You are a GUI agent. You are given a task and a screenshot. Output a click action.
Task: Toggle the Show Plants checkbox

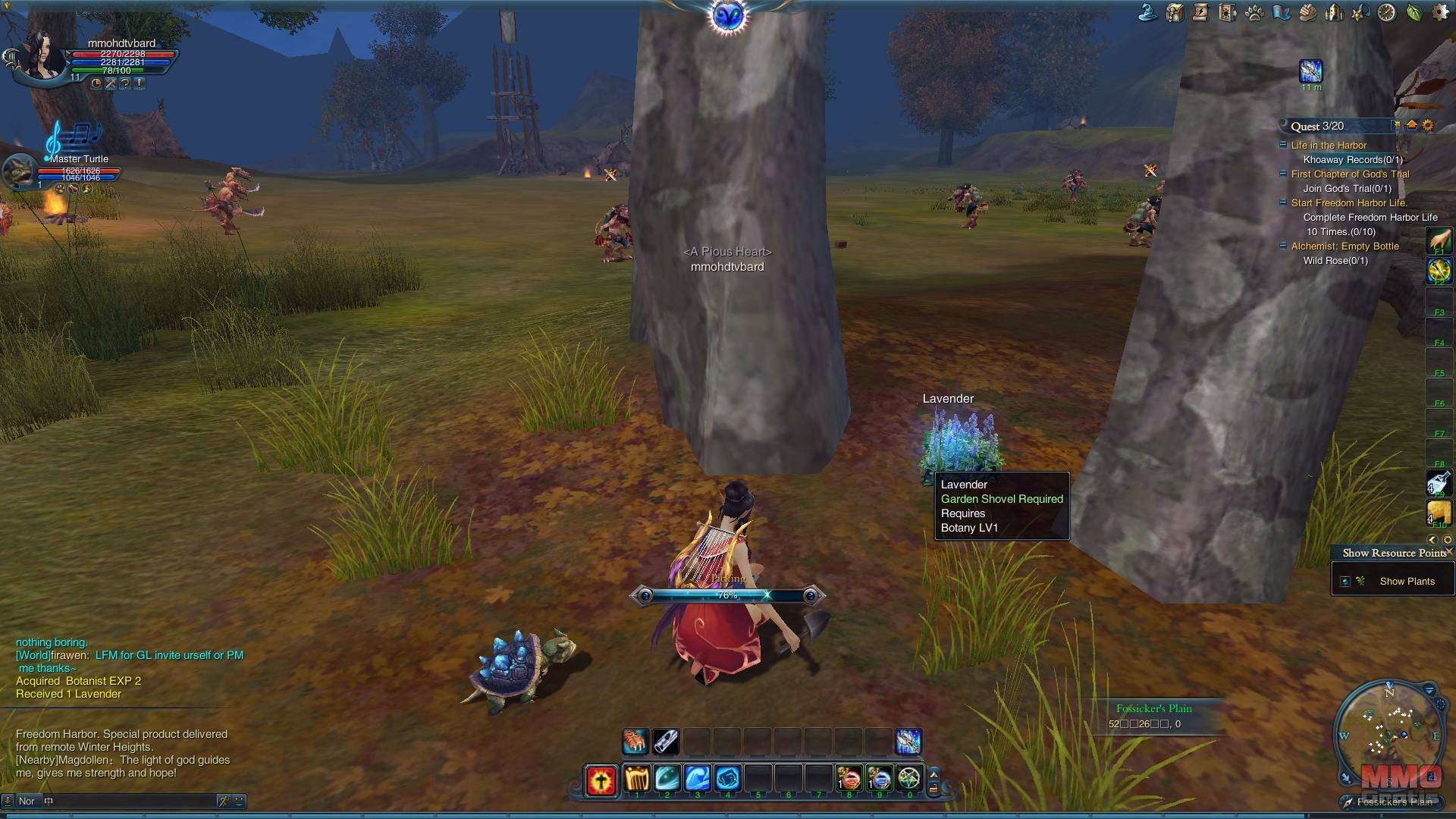[x=1345, y=582]
